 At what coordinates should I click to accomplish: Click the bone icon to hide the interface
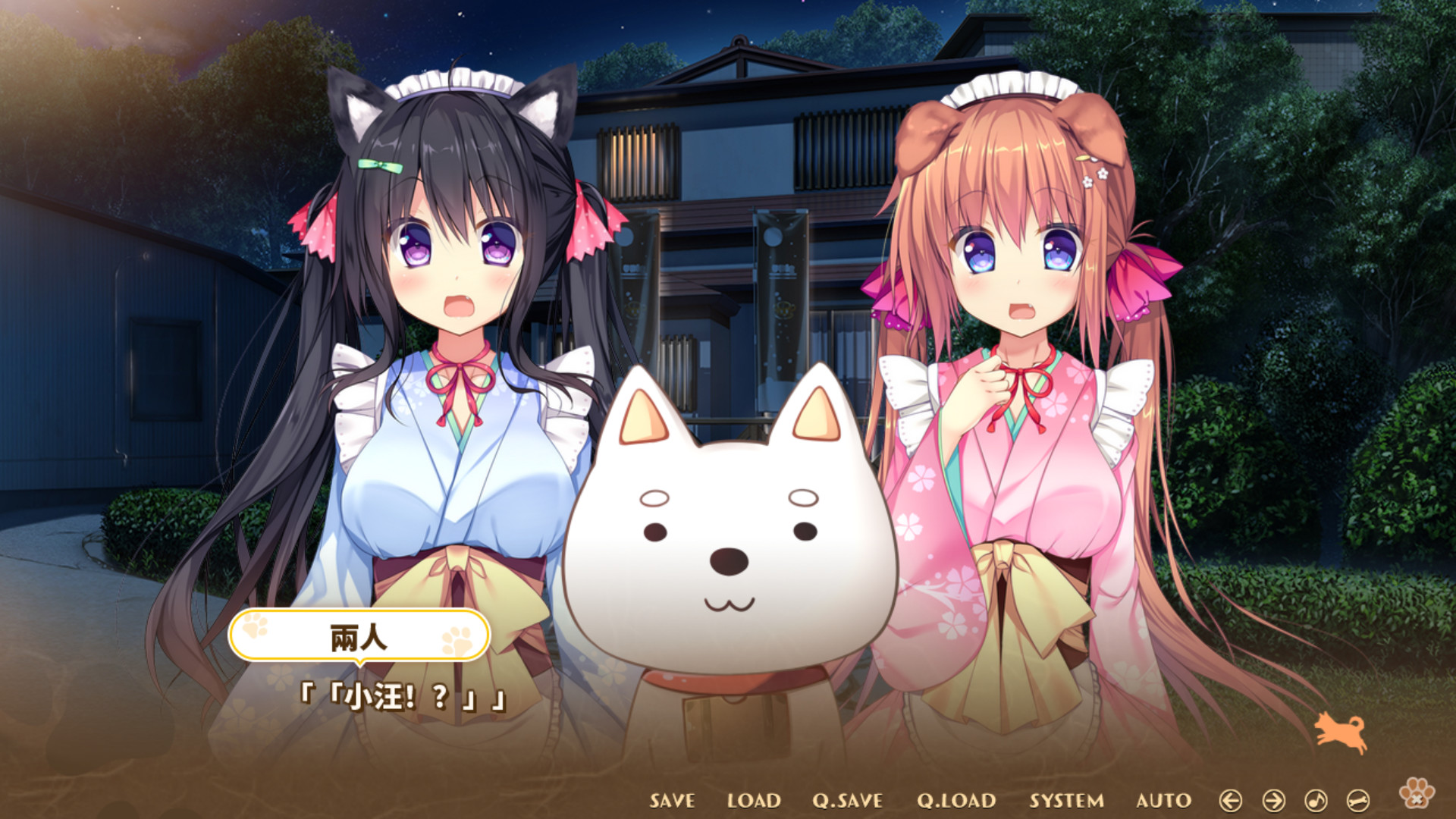[x=1357, y=801]
